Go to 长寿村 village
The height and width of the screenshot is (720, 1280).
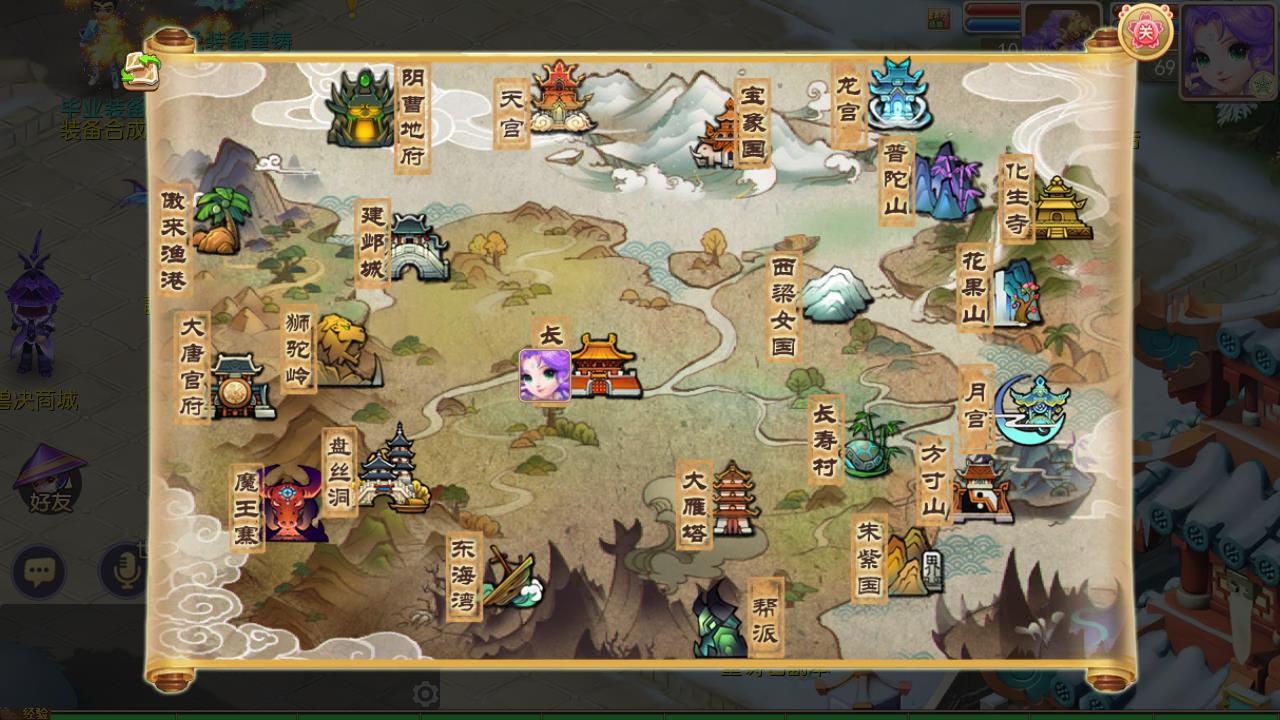(867, 443)
